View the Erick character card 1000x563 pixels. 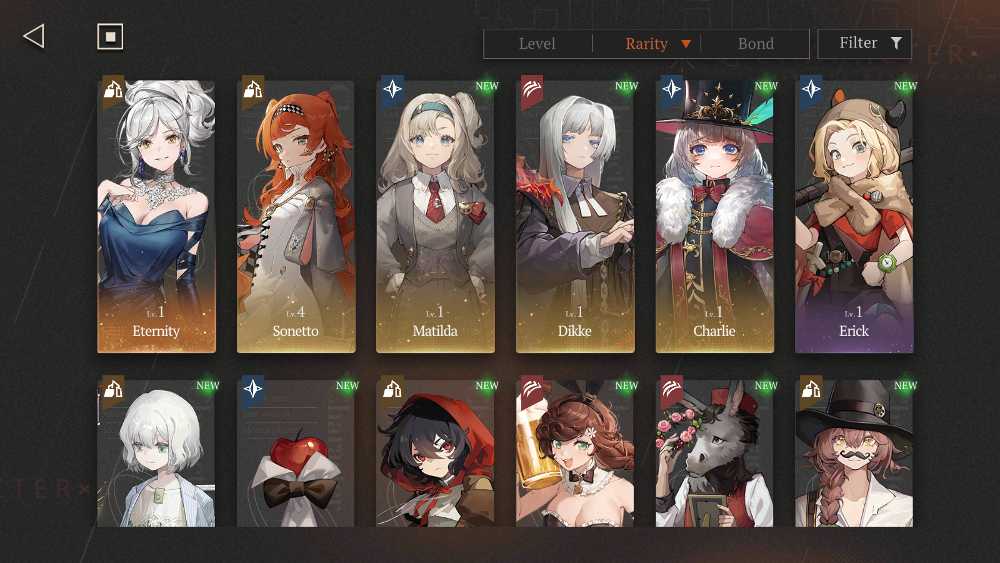(x=854, y=215)
